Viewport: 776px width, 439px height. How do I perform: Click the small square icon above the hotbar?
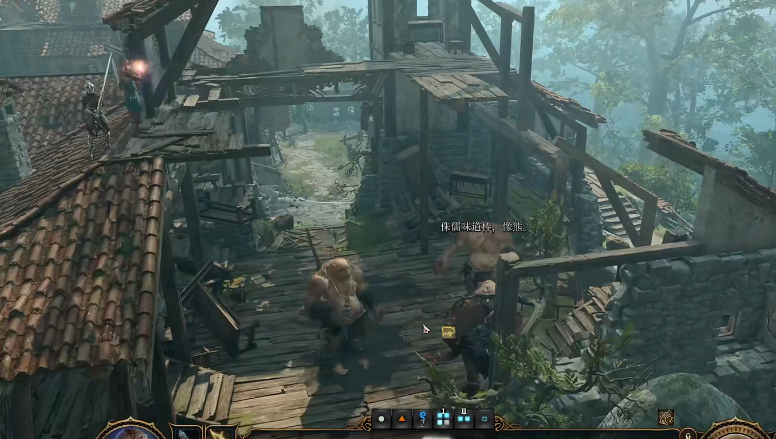tap(665, 417)
